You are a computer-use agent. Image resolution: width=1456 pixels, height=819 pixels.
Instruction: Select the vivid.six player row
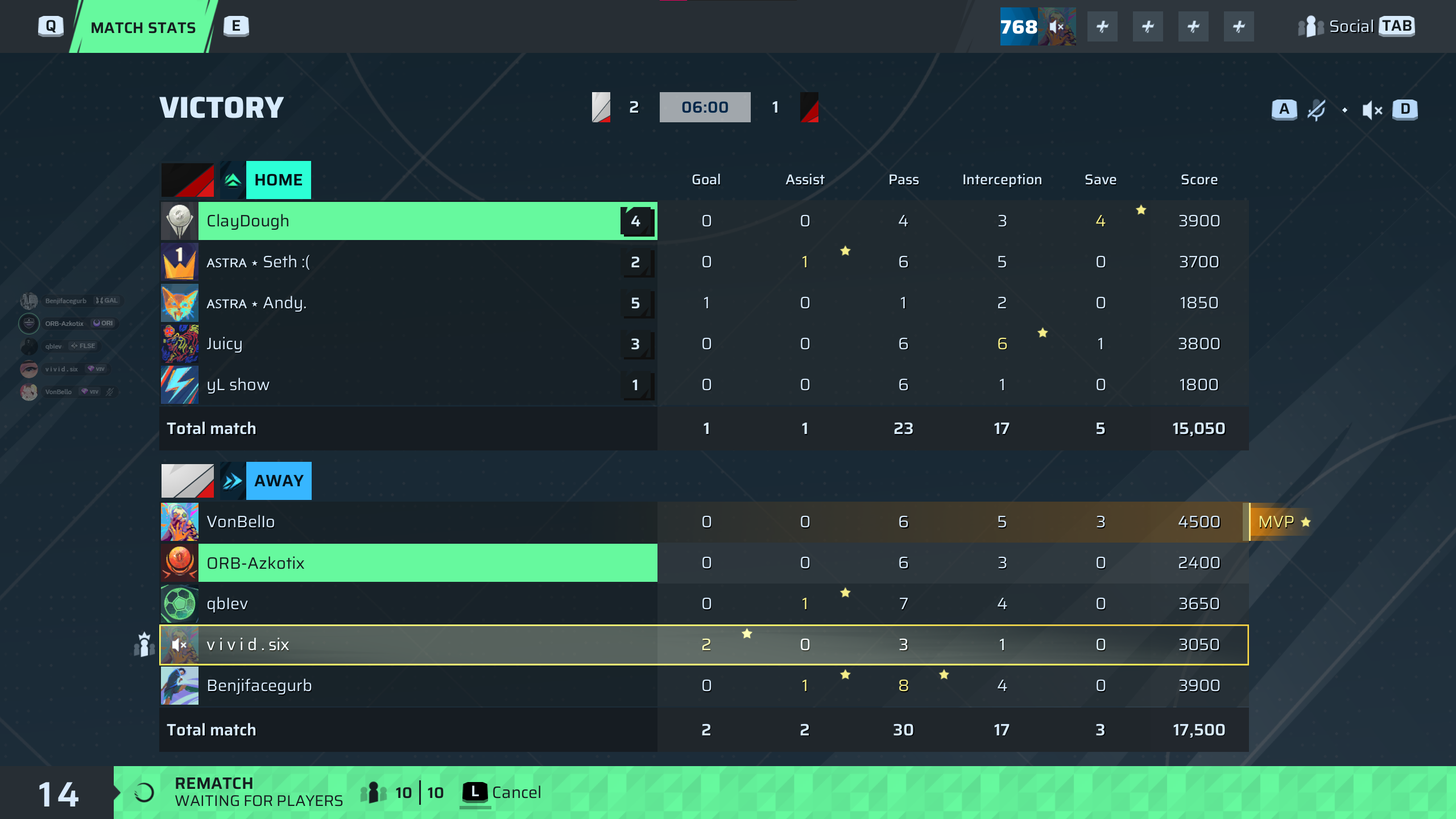coord(408,645)
